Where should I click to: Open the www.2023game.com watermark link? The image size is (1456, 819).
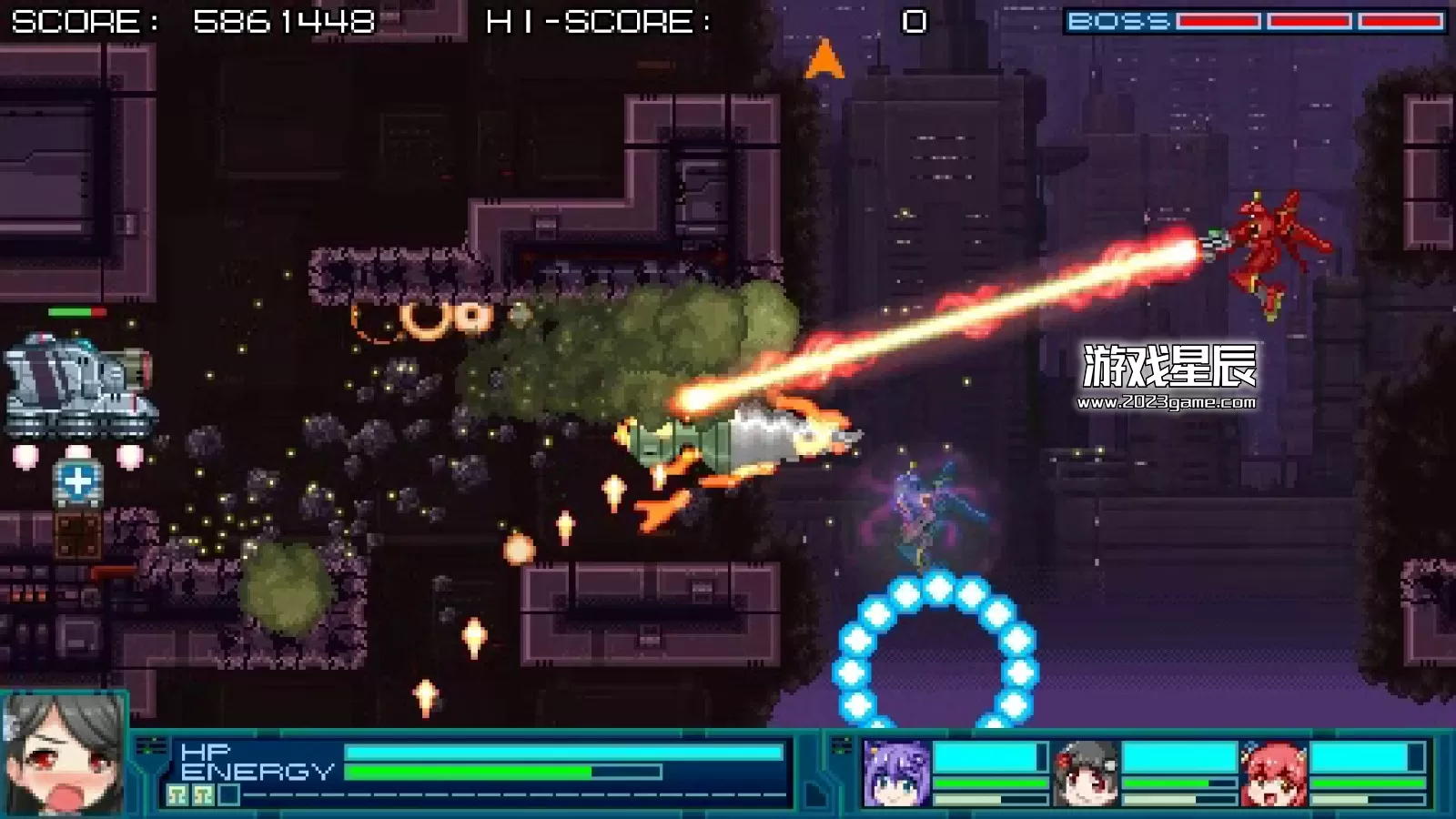[x=1167, y=402]
